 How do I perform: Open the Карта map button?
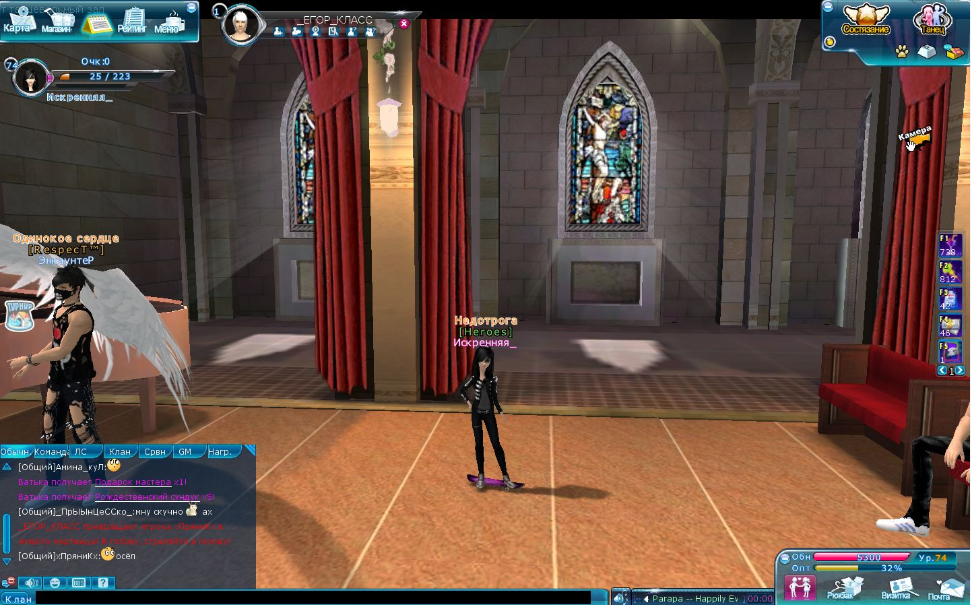point(17,20)
